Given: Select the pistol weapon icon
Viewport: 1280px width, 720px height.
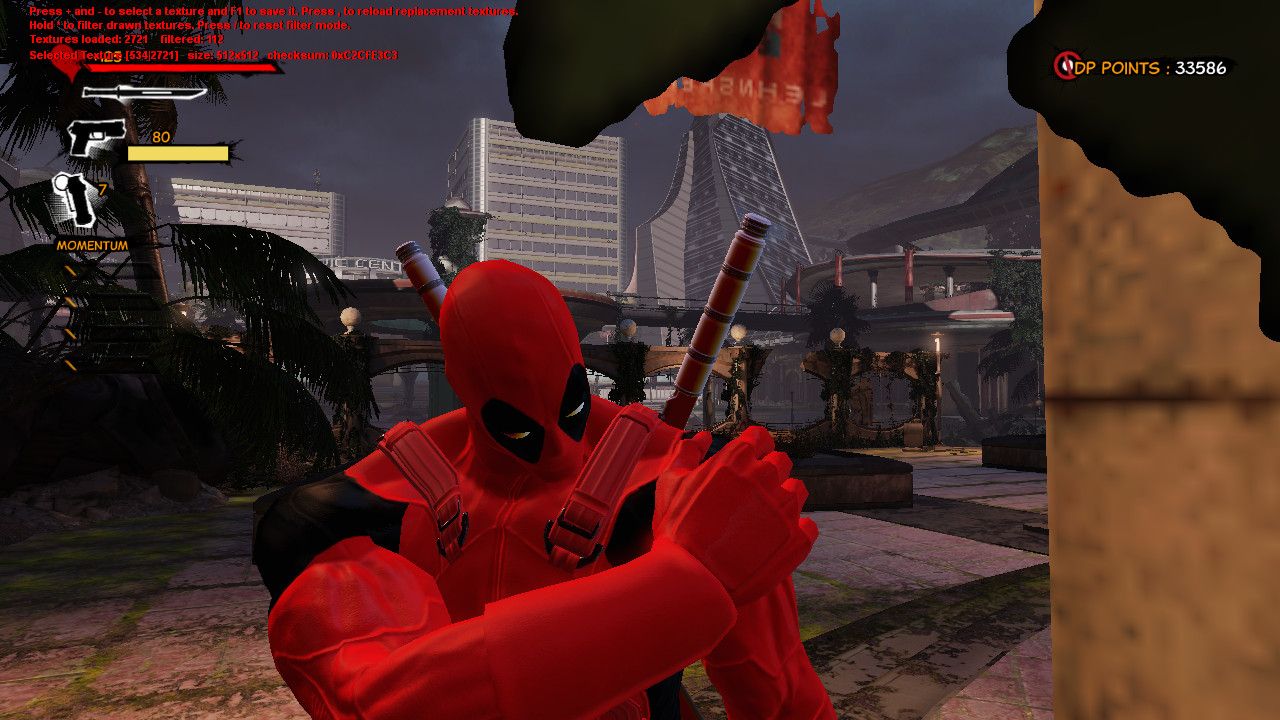Looking at the screenshot, I should 96,135.
